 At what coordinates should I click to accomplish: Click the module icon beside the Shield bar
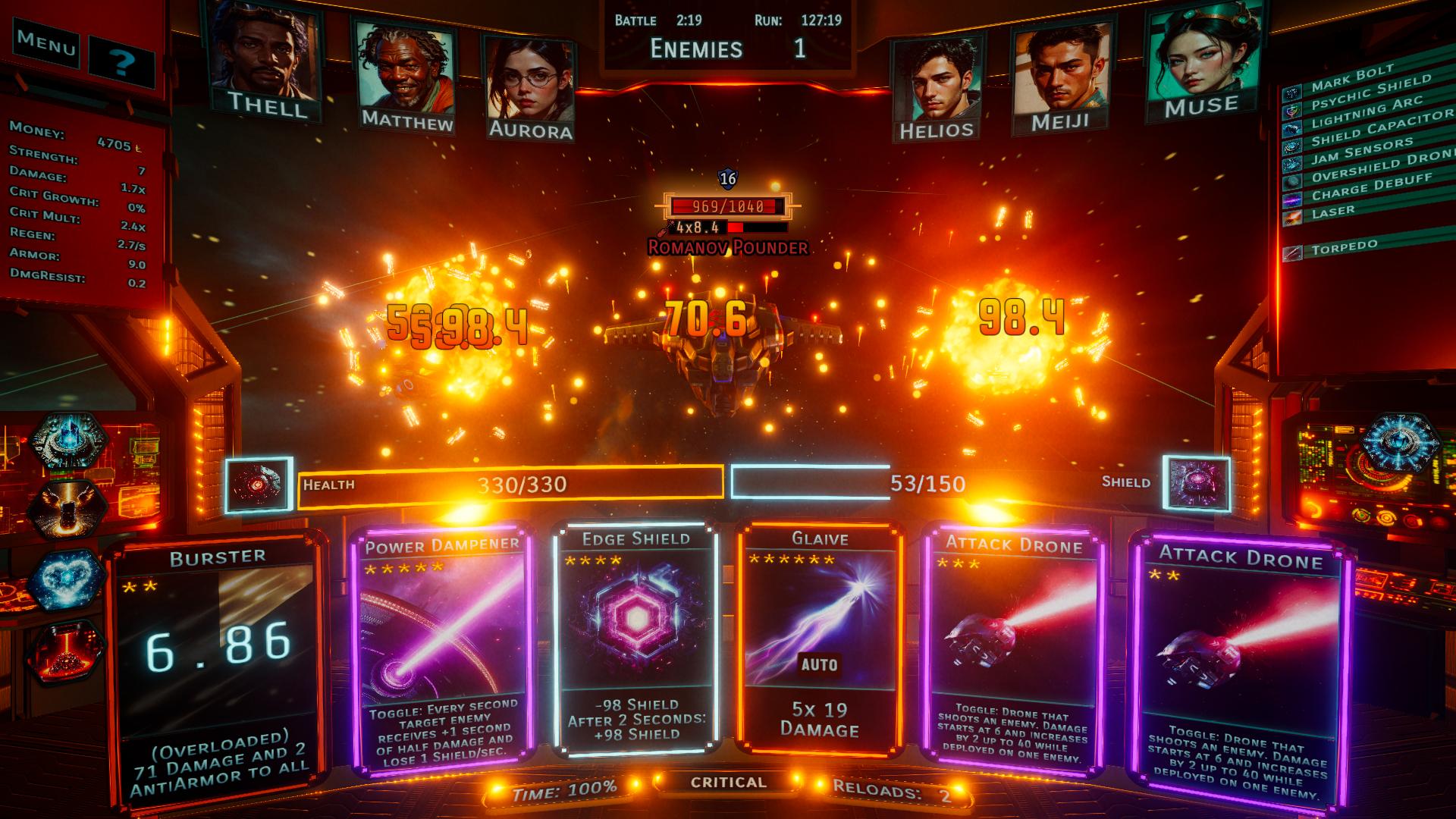click(x=1196, y=485)
